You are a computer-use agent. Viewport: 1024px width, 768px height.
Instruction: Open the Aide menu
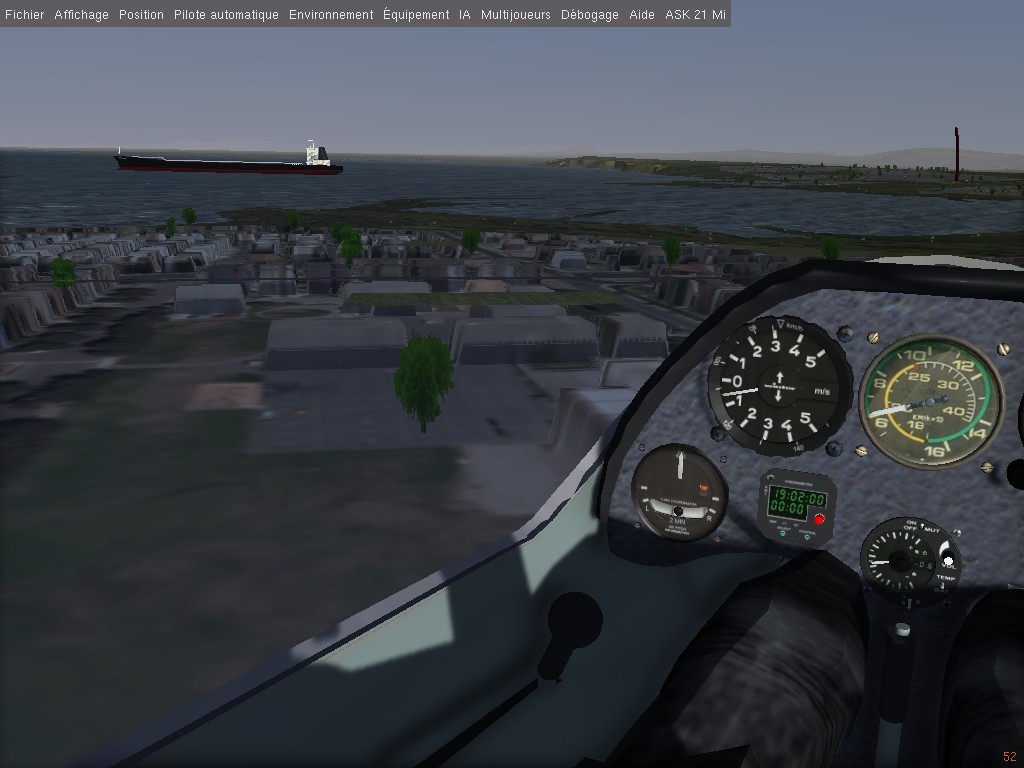(642, 15)
